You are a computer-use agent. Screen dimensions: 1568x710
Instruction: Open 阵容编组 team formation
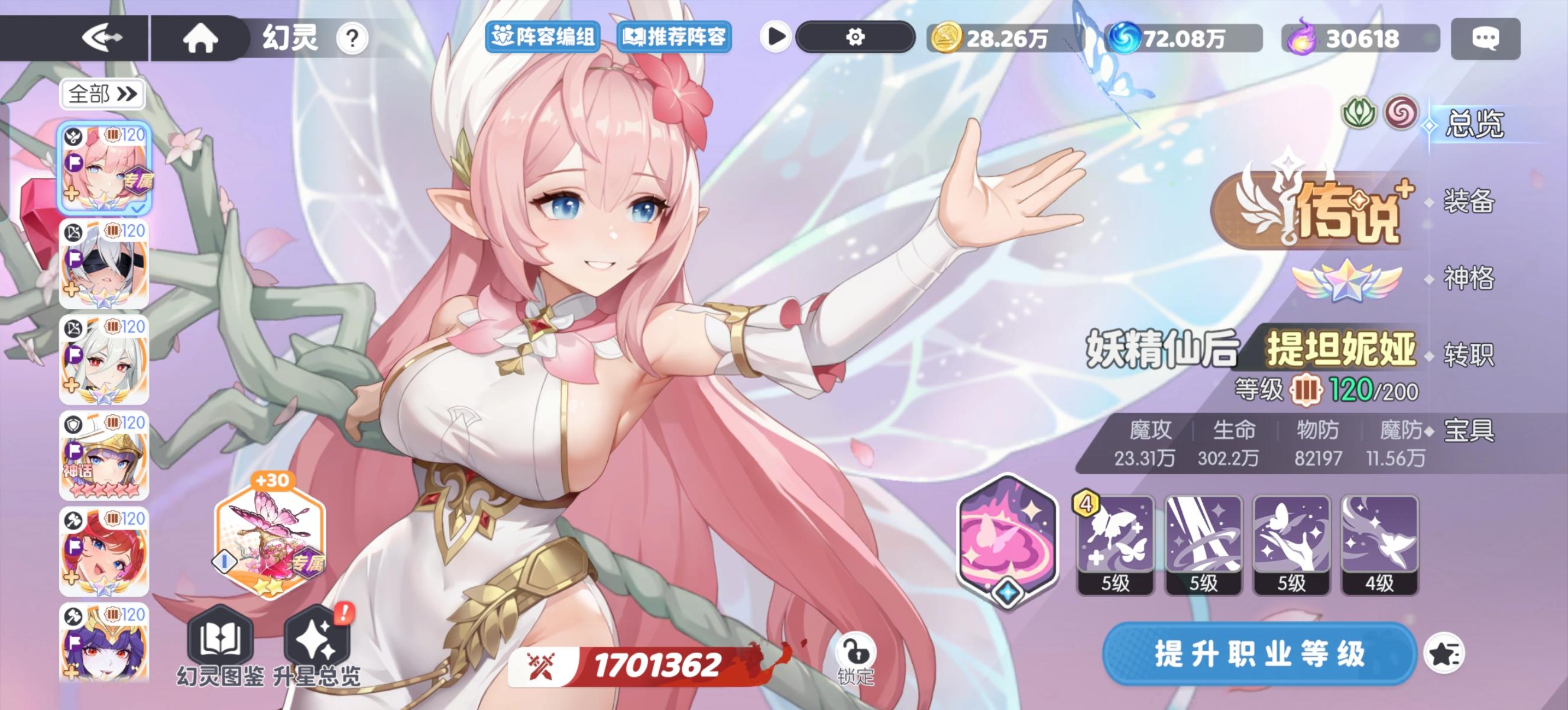coord(544,37)
